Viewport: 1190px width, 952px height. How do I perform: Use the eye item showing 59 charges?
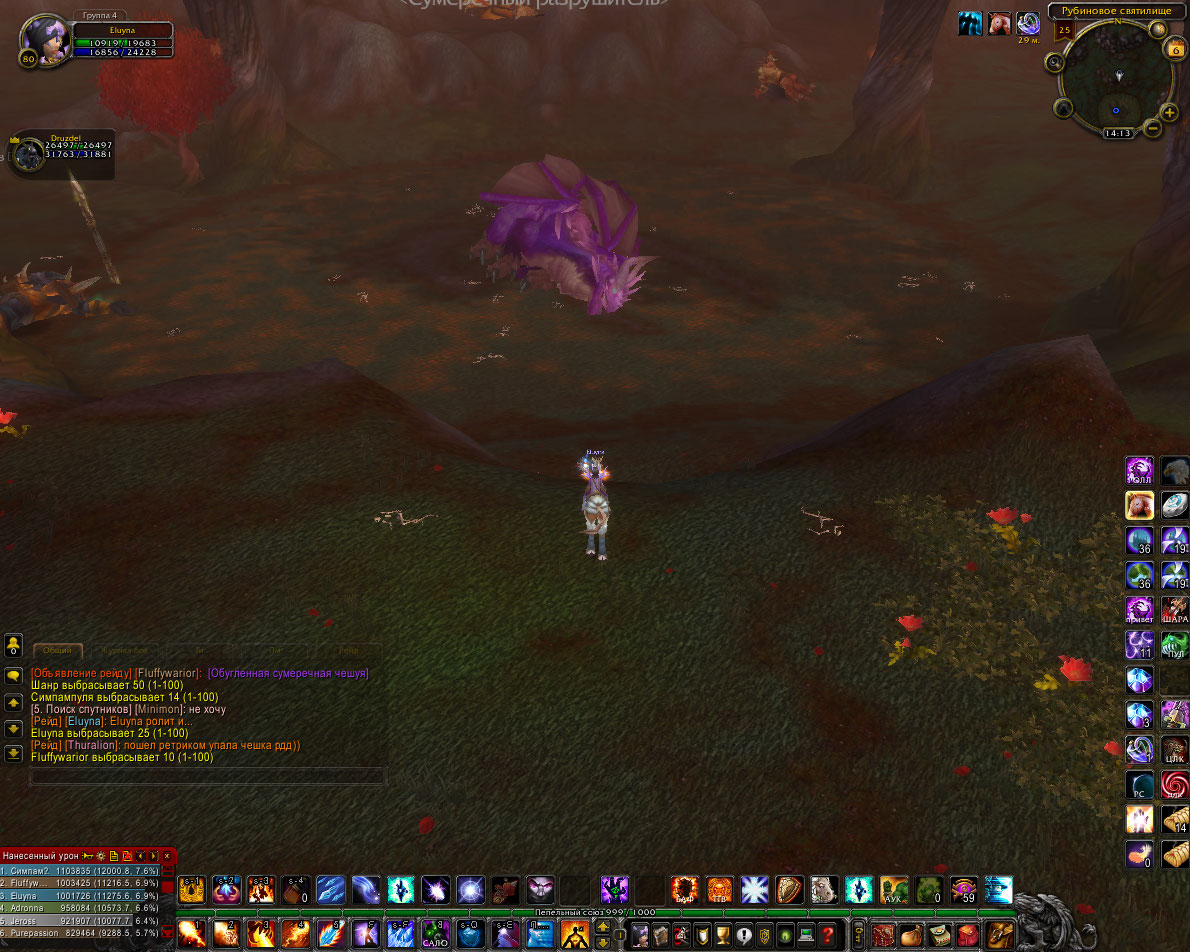(963, 889)
